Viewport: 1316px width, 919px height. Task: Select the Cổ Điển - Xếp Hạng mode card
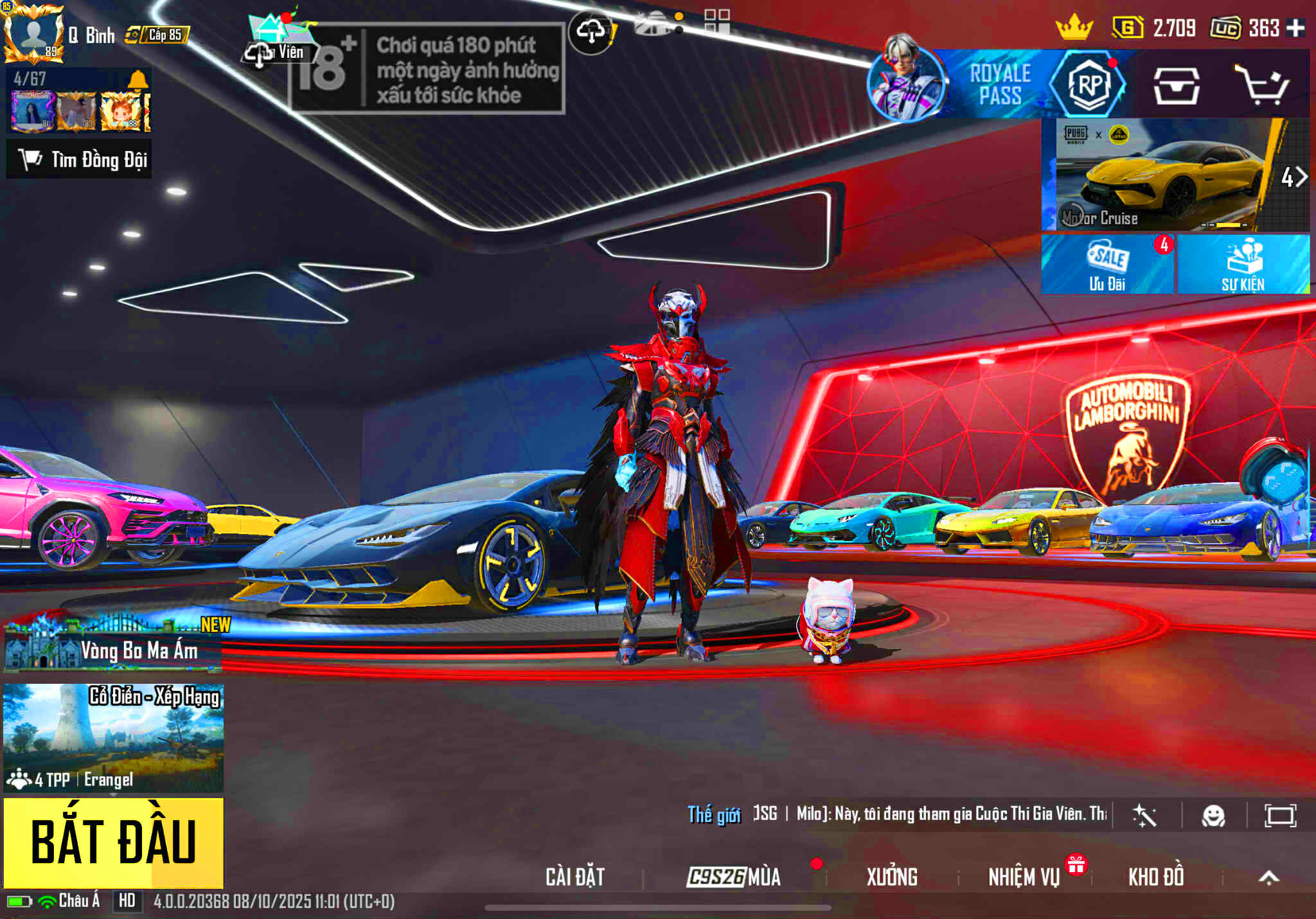pyautogui.click(x=114, y=737)
